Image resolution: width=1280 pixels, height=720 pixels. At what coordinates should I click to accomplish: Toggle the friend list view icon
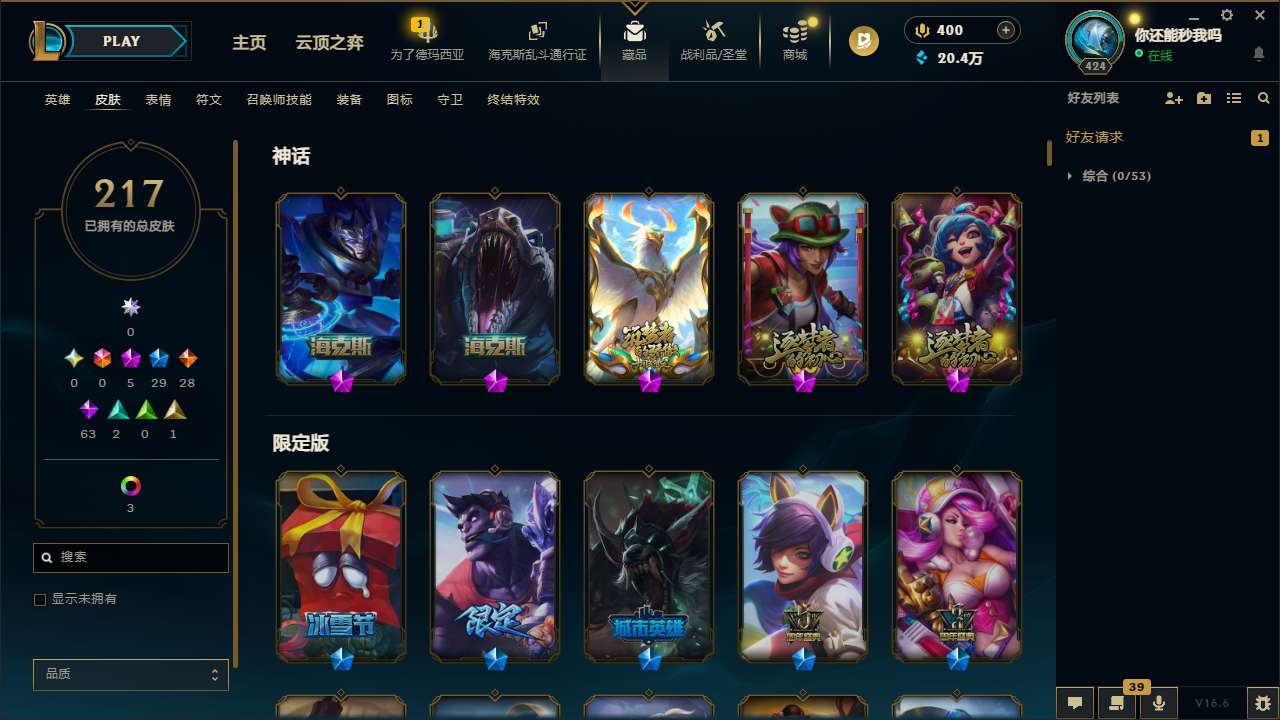1234,98
